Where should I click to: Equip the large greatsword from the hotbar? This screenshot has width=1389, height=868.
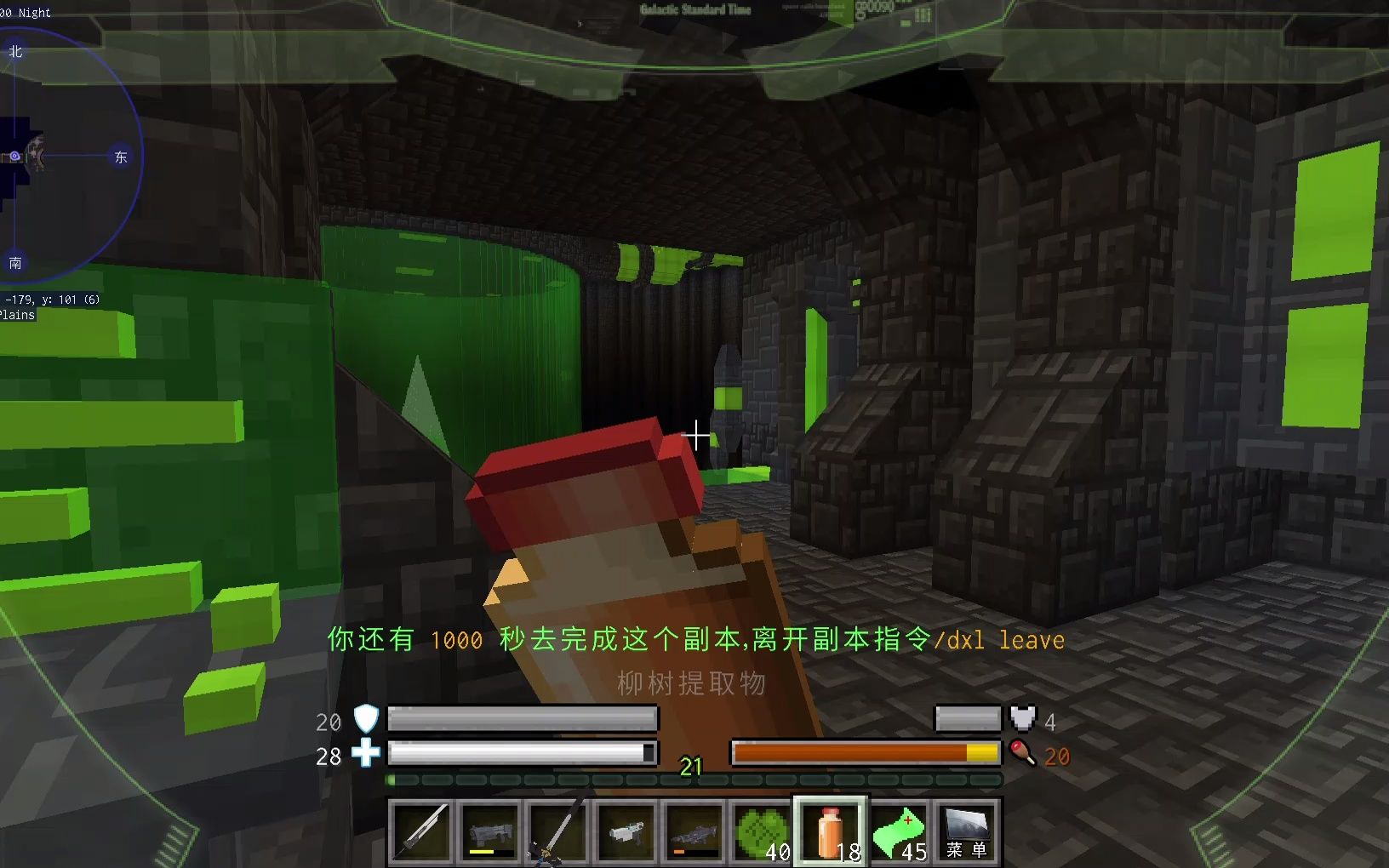pyautogui.click(x=557, y=830)
